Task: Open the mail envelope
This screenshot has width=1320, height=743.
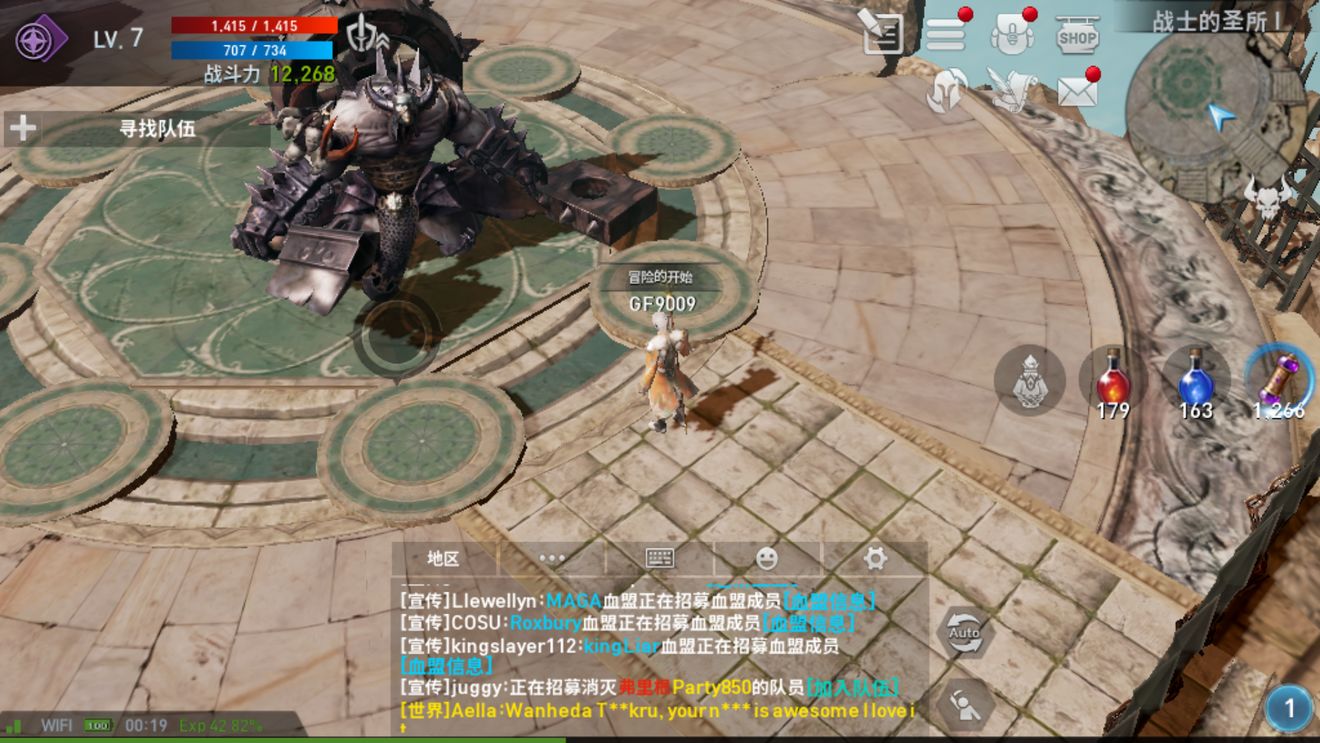Action: (1077, 91)
